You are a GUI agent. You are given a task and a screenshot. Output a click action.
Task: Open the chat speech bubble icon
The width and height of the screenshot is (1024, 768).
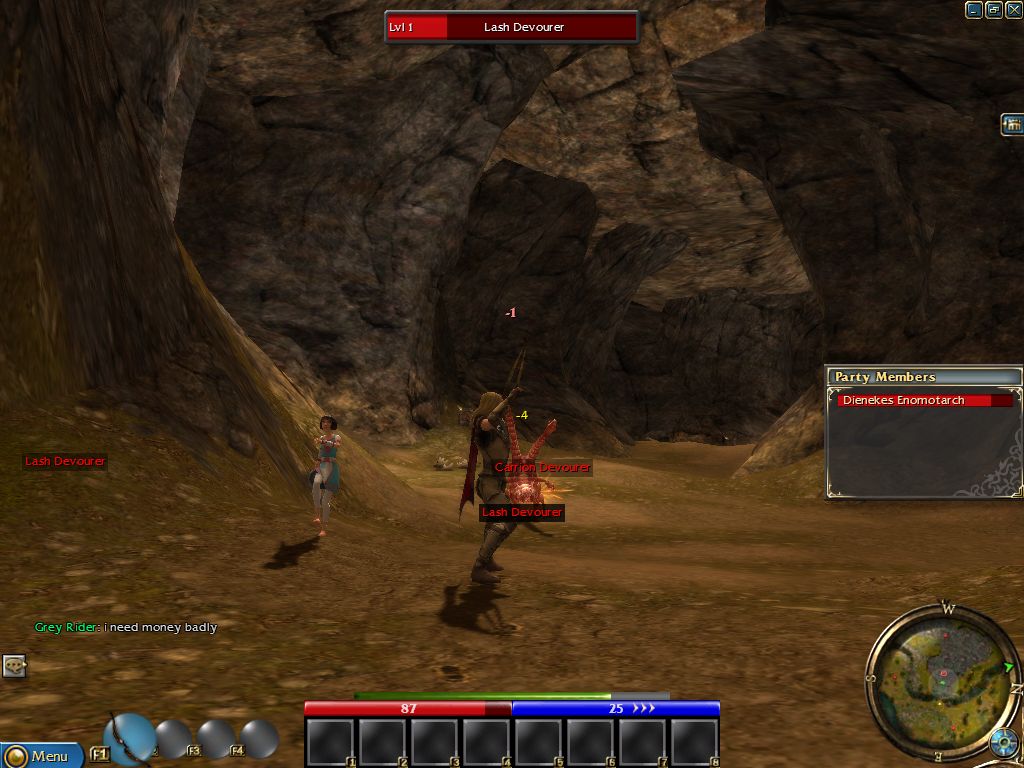tap(14, 665)
